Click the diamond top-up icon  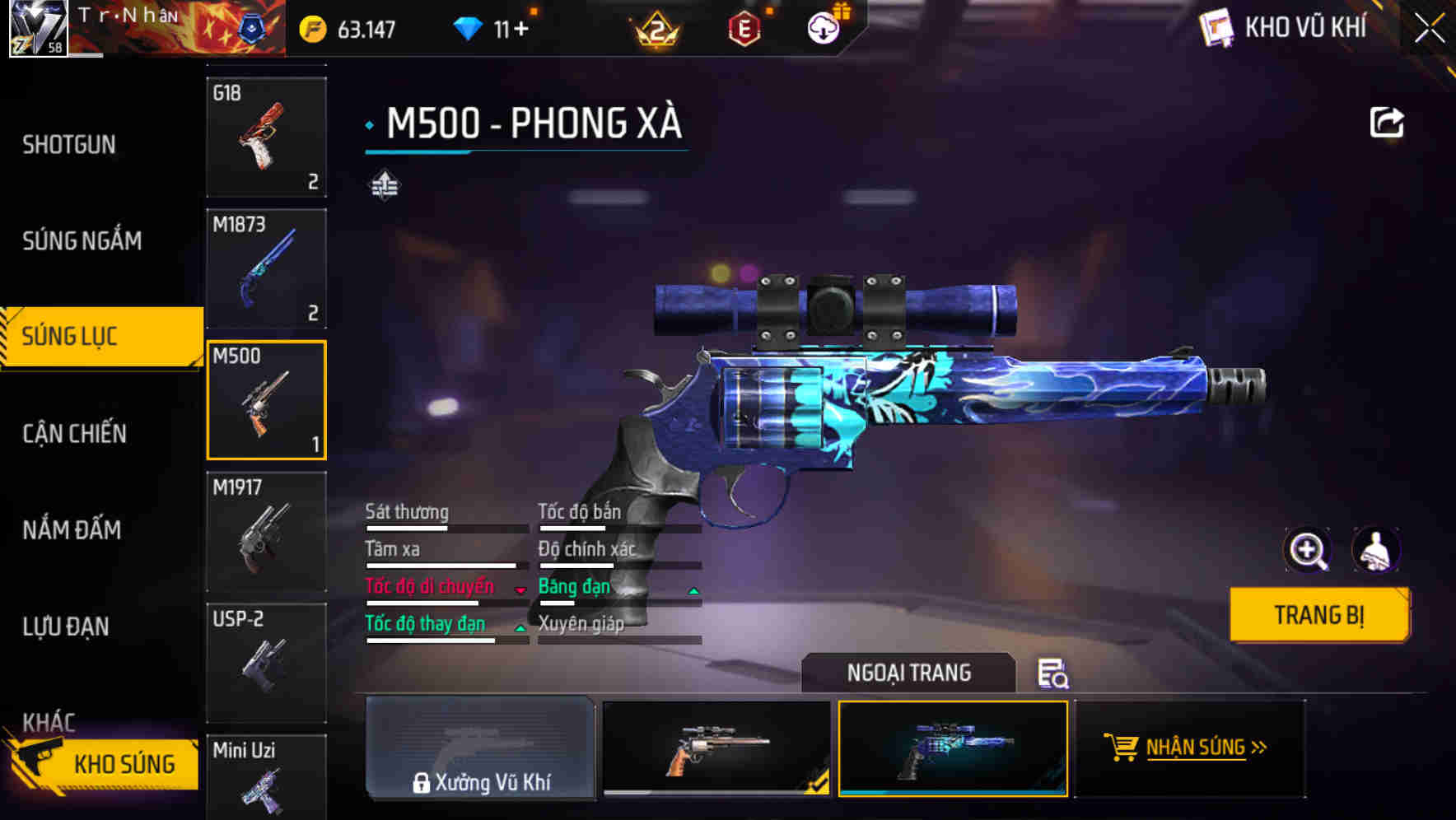(469, 27)
